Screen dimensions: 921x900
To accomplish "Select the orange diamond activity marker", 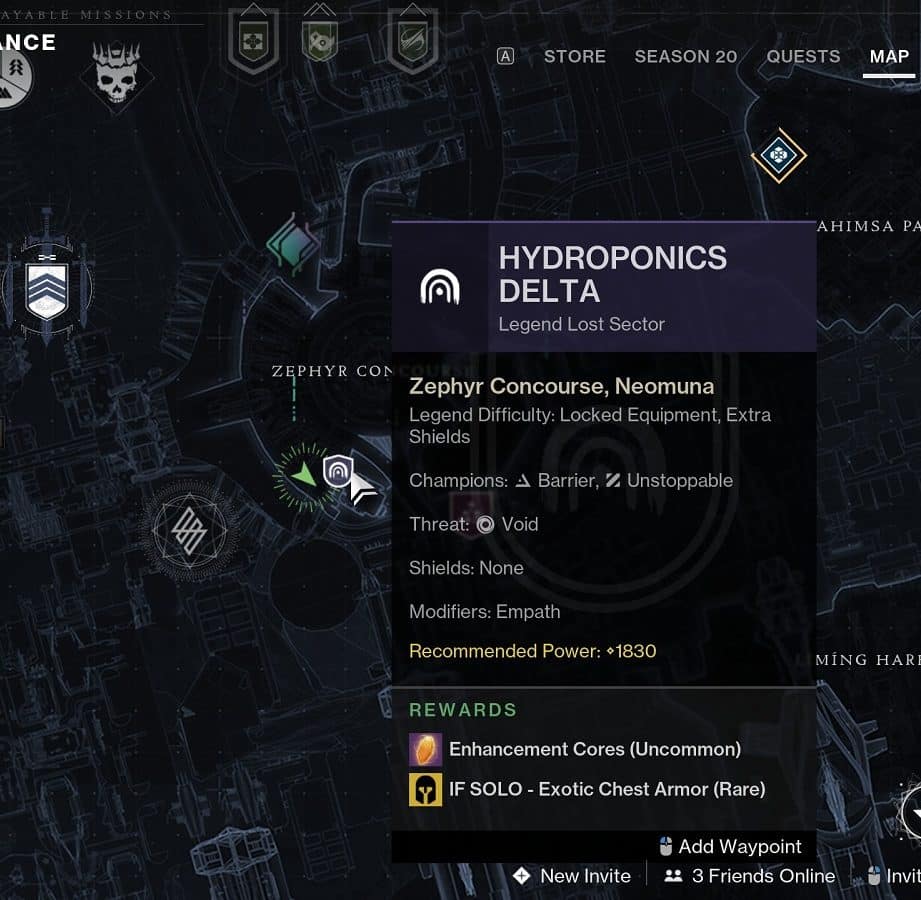I will (x=778, y=155).
